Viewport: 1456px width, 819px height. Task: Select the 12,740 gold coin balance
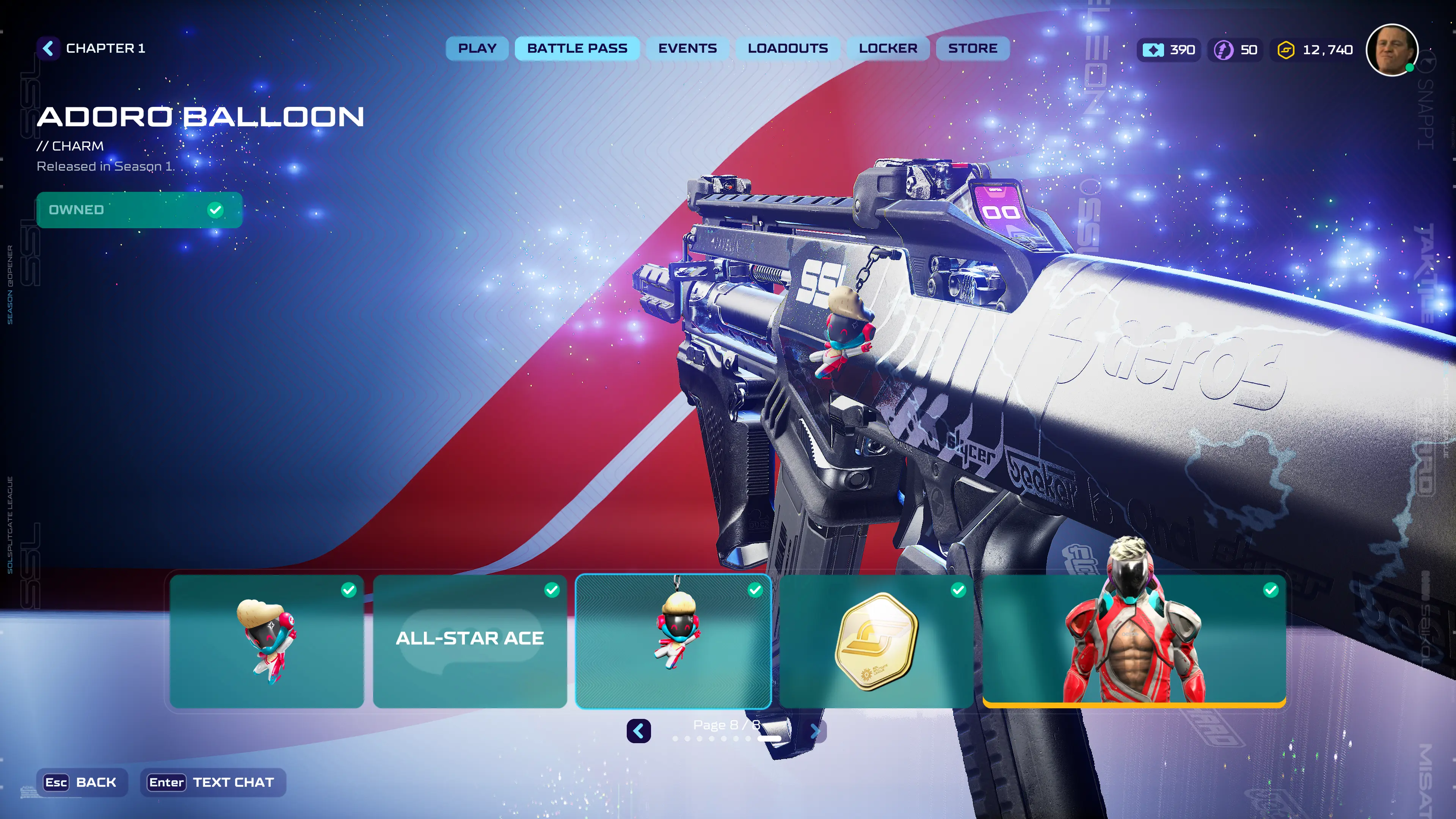point(1315,50)
